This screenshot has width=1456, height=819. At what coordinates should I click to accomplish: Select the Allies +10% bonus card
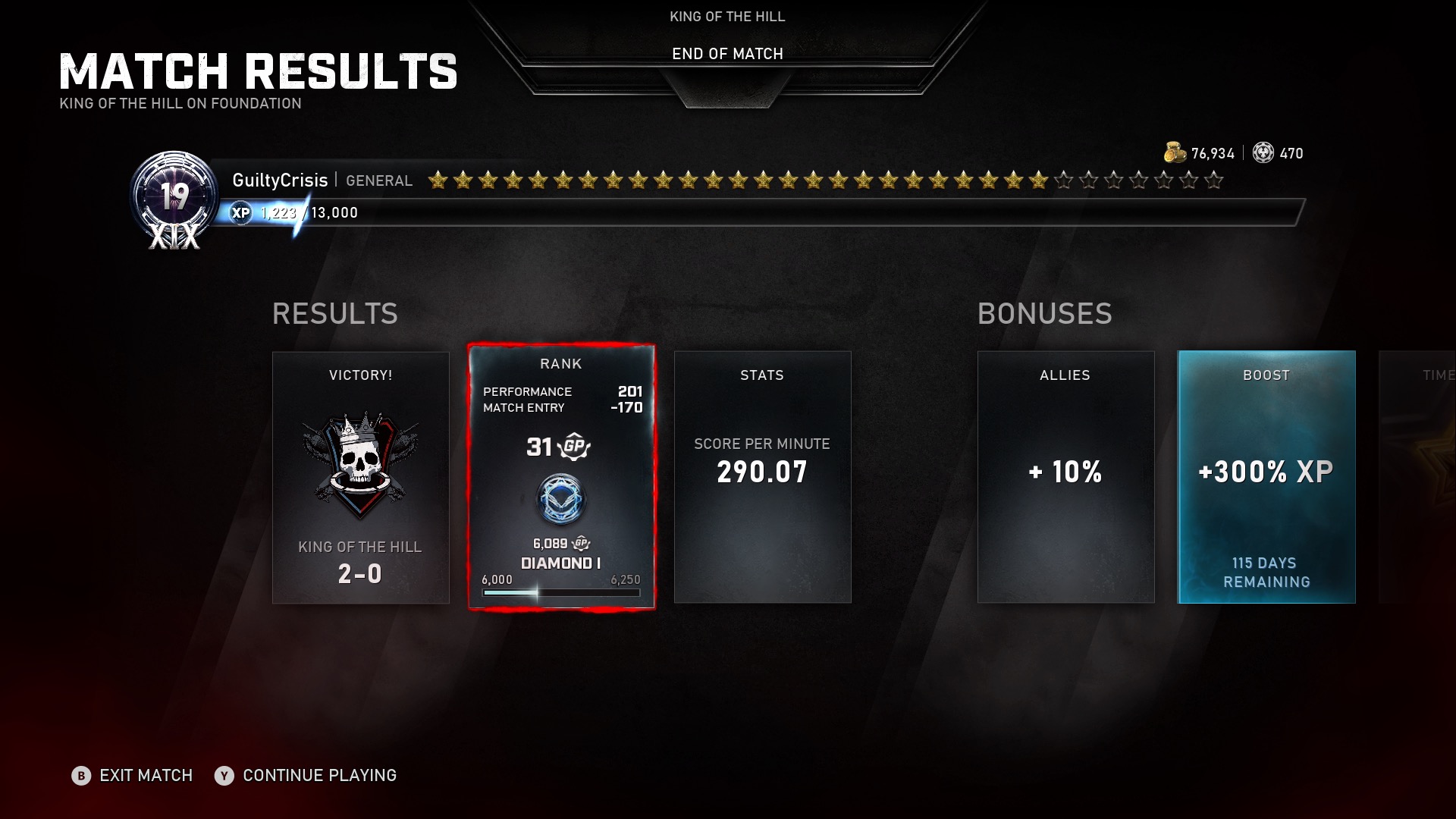pyautogui.click(x=1065, y=477)
